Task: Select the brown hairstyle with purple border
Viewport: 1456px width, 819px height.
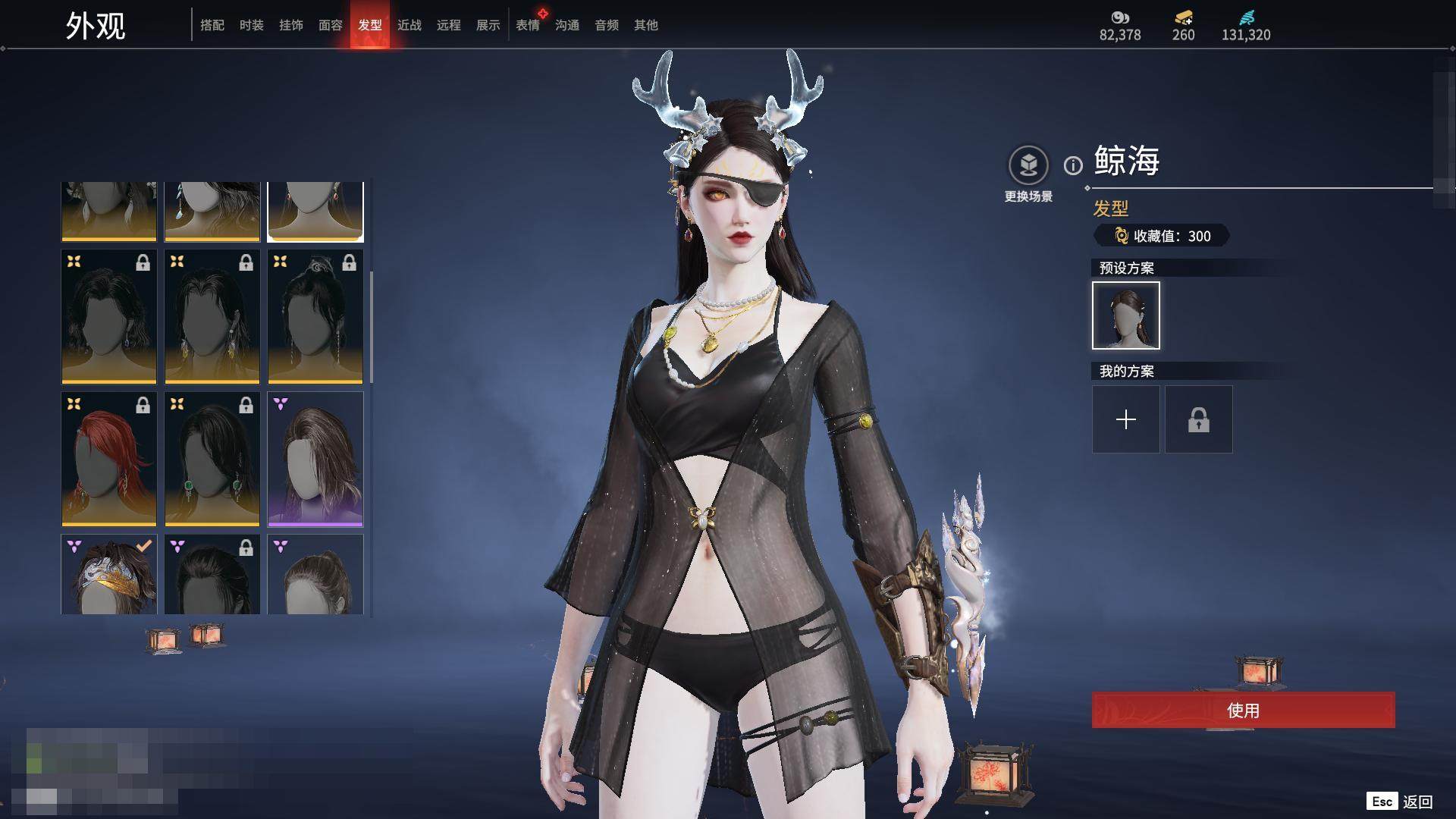Action: click(315, 460)
